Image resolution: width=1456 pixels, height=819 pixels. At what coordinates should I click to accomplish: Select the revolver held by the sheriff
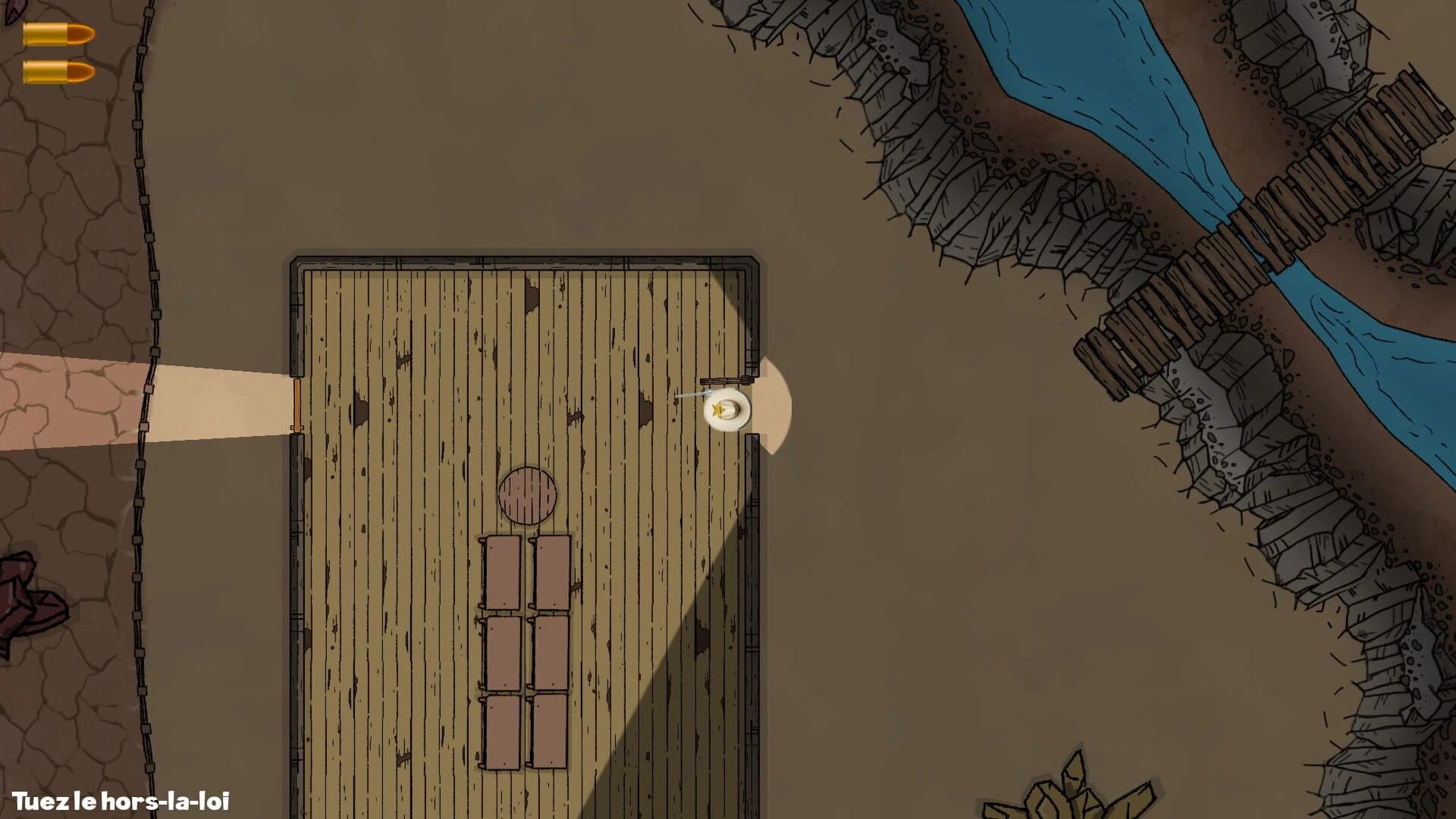(x=690, y=394)
